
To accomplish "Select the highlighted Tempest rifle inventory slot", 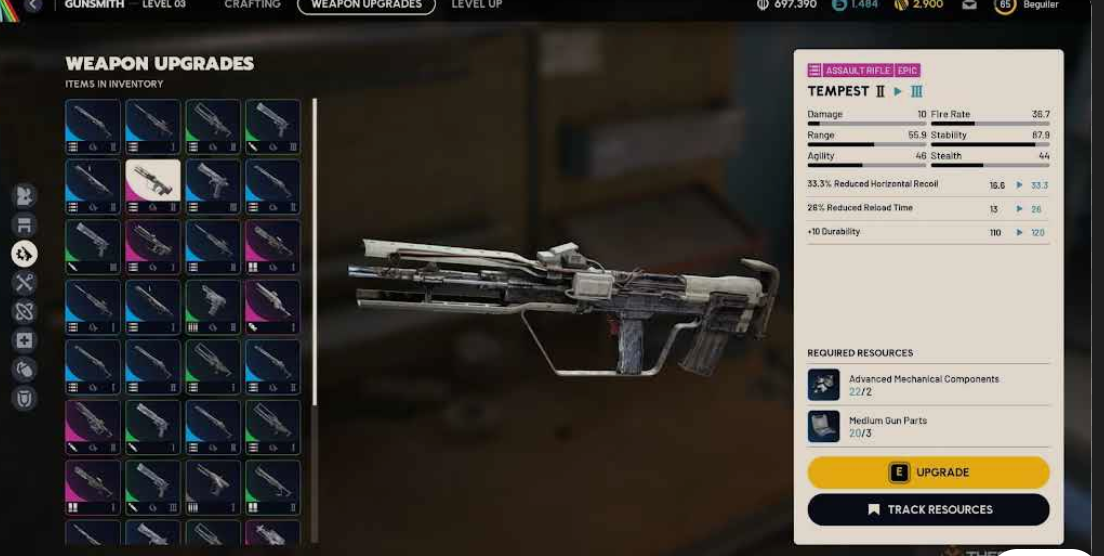I will pos(153,186).
